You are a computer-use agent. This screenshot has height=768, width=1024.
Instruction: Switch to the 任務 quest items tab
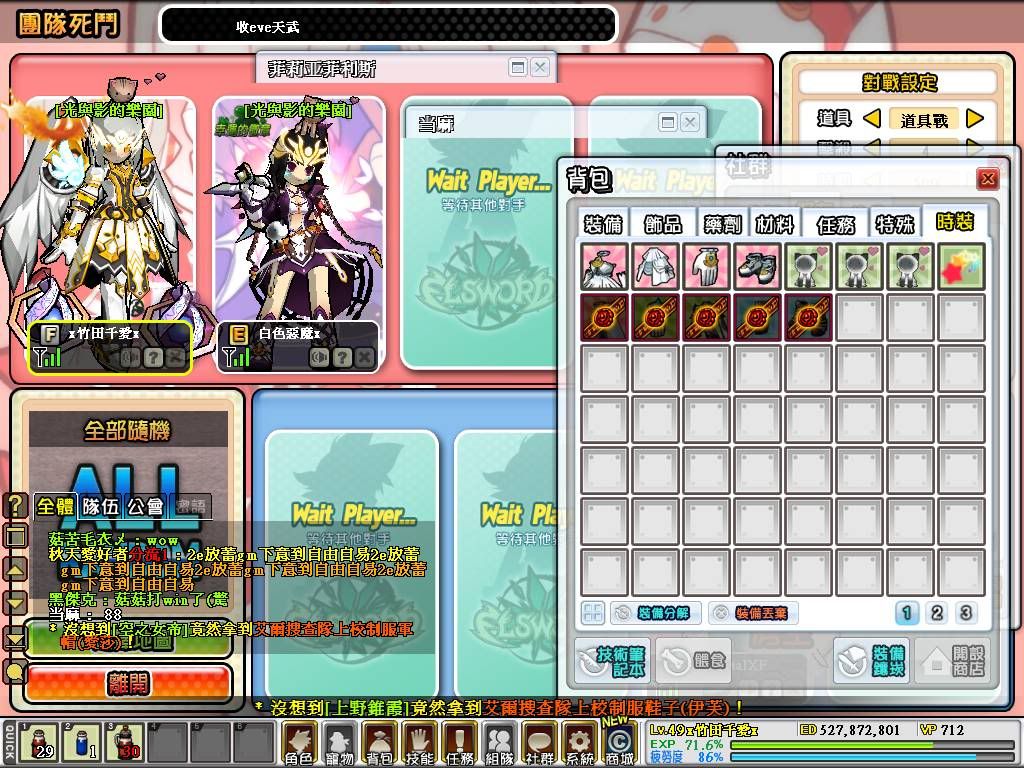coord(836,224)
